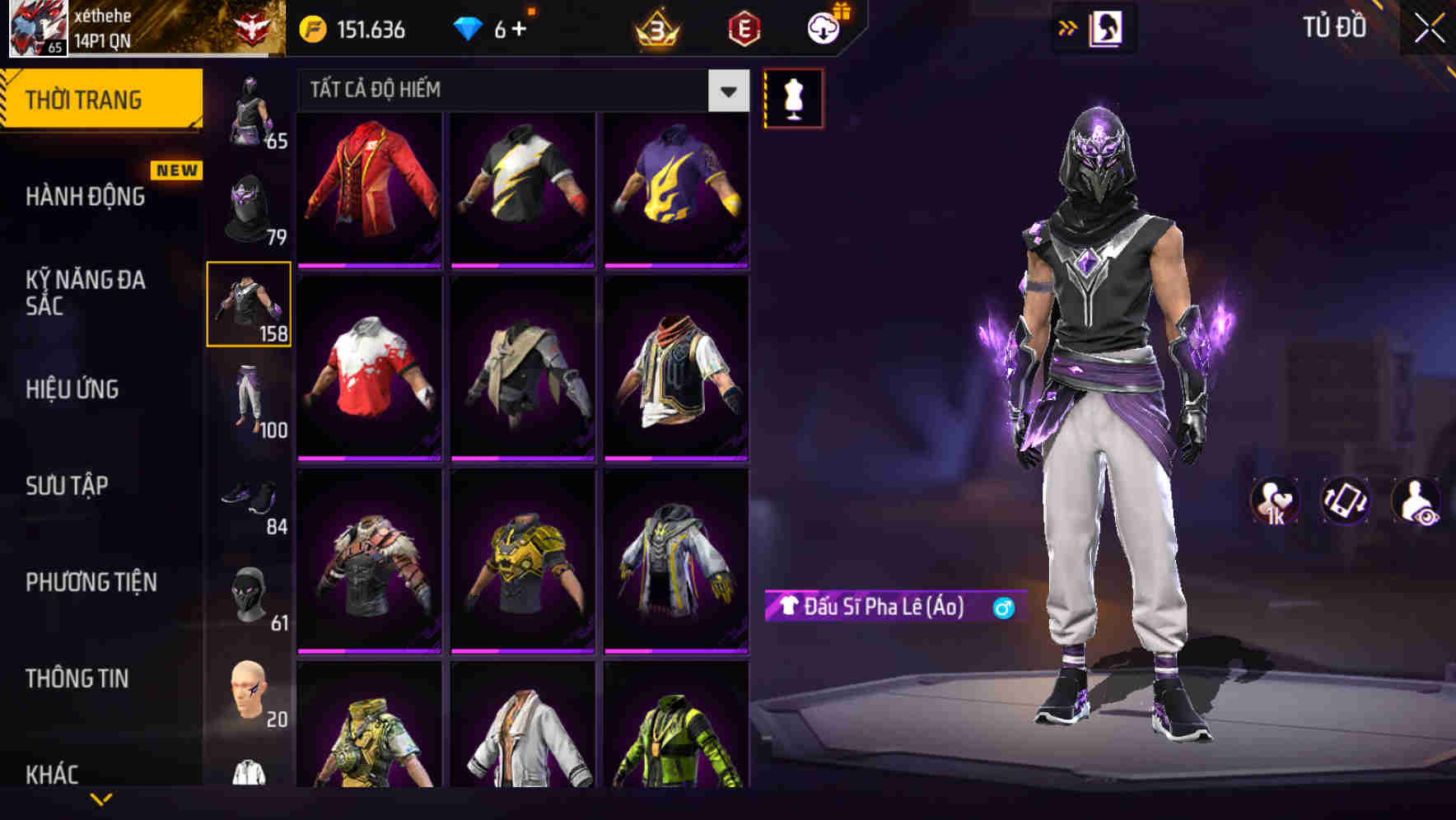Click the character portrait card icon
This screenshot has width=1456, height=820.
[1108, 27]
